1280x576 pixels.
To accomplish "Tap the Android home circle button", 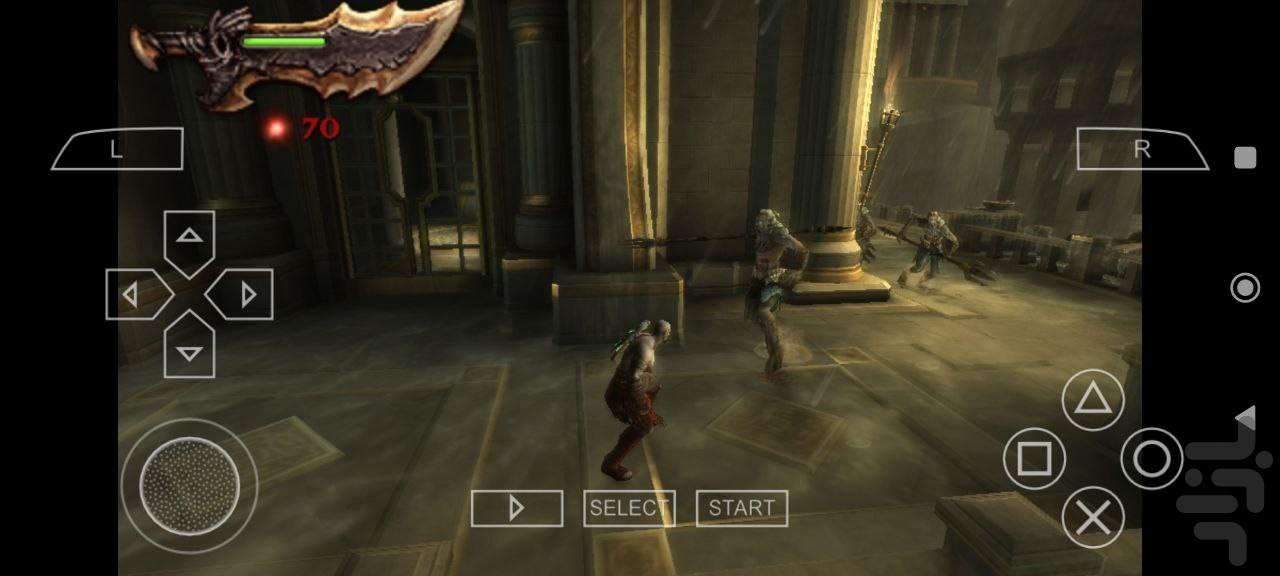I will pos(1245,288).
